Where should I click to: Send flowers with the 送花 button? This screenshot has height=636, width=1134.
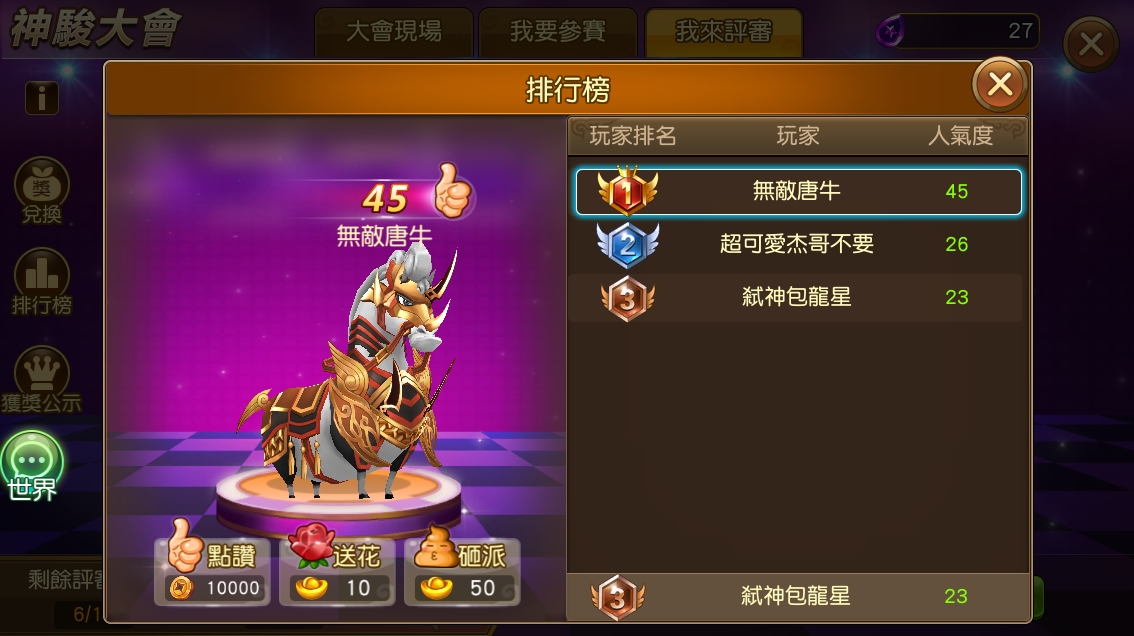tap(337, 572)
